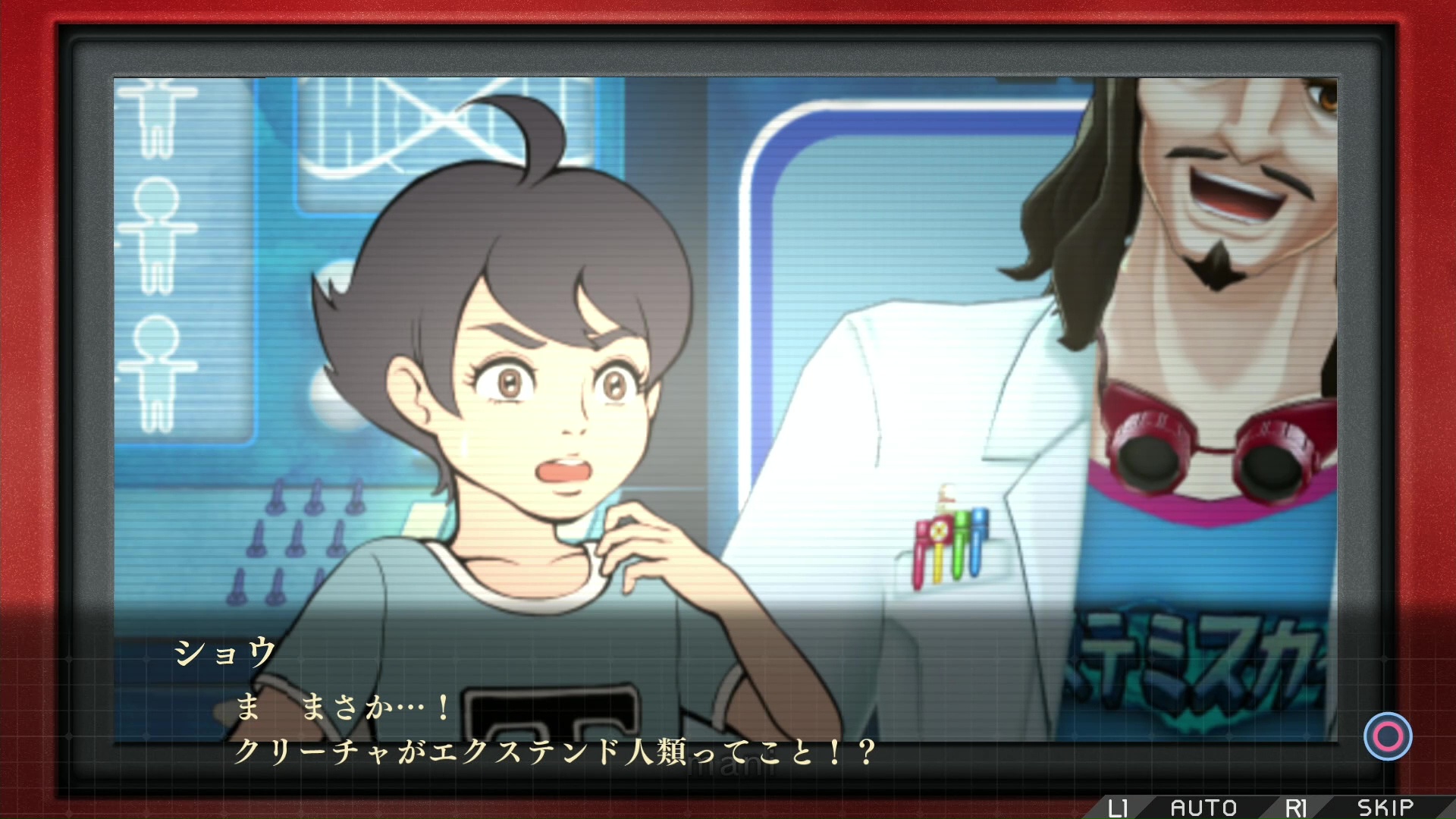Select SKIP to skip the cutscene

(1385, 808)
